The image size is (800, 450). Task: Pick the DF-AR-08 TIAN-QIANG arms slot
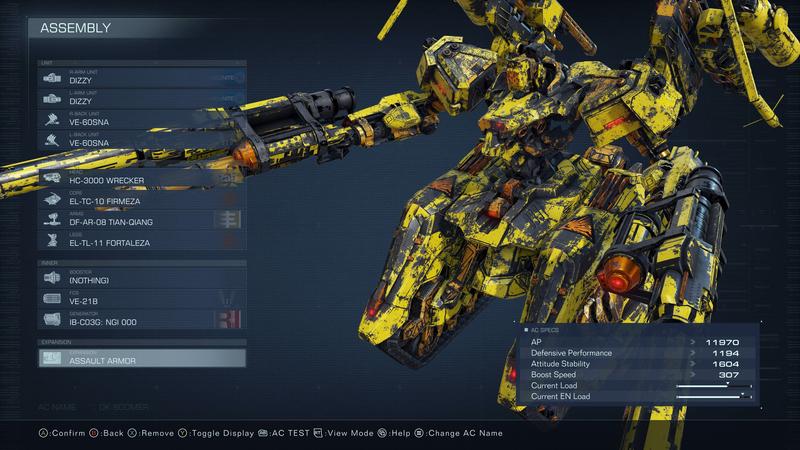coord(140,220)
